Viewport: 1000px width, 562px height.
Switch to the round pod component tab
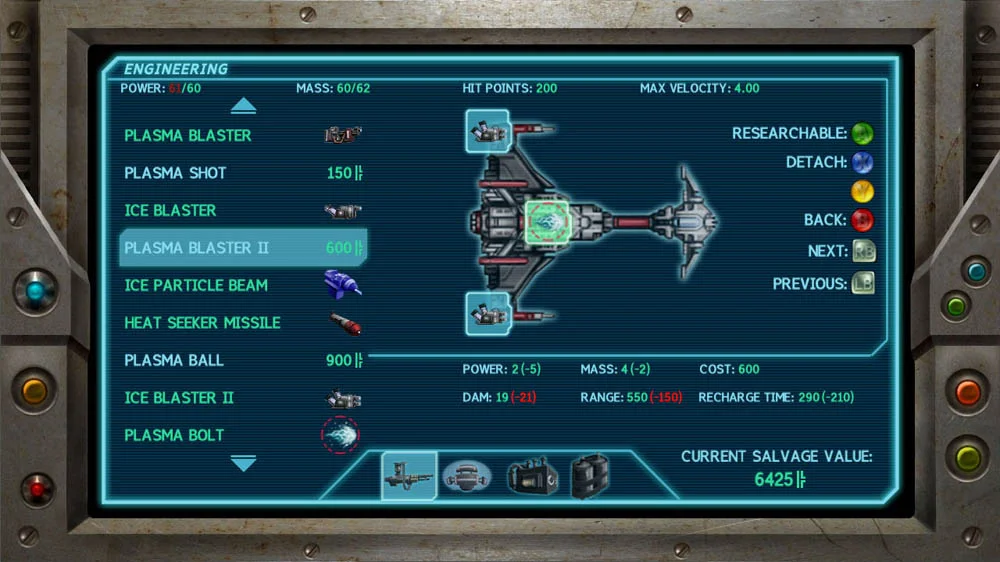point(466,476)
